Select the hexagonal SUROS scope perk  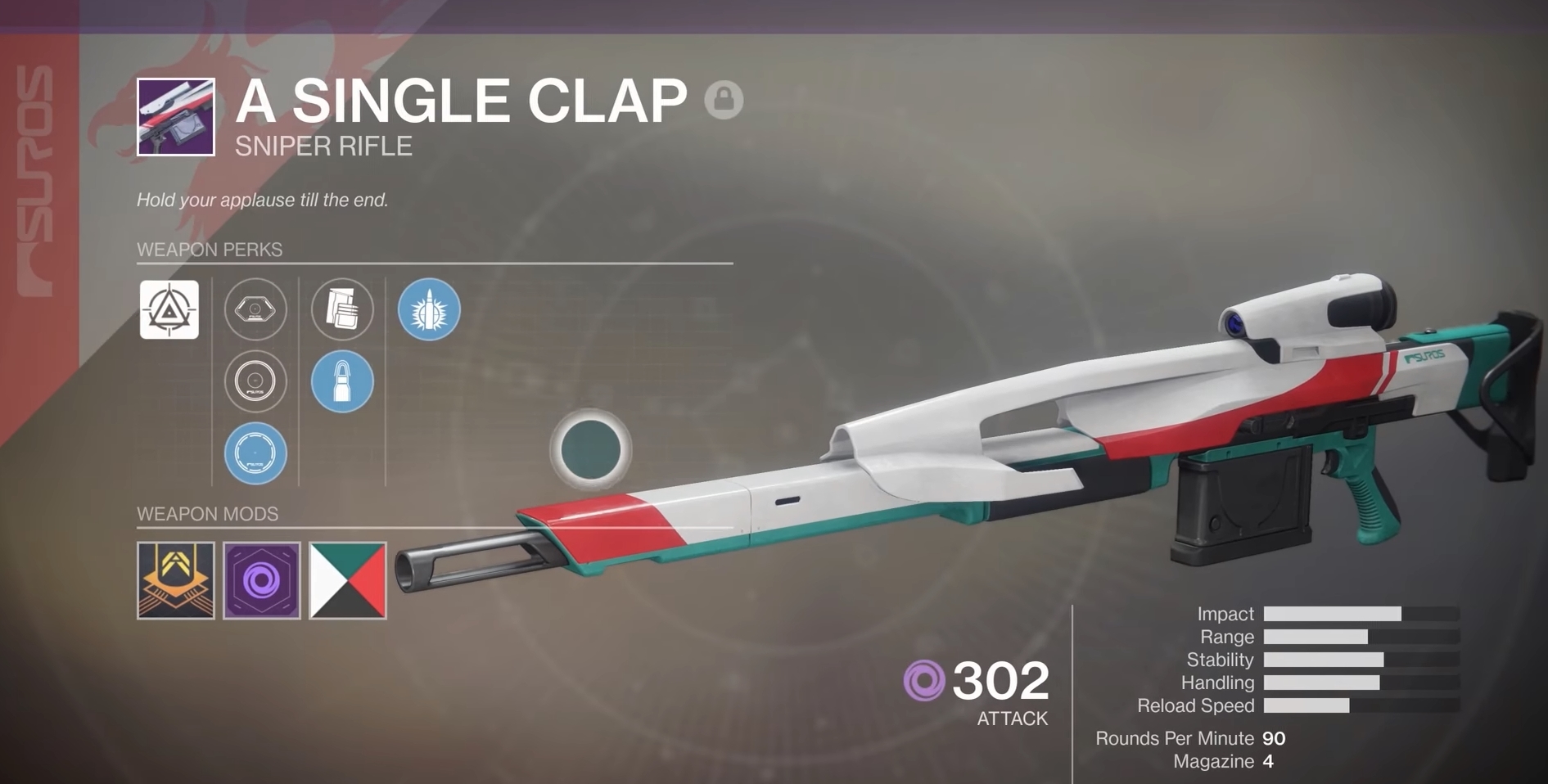pyautogui.click(x=255, y=309)
